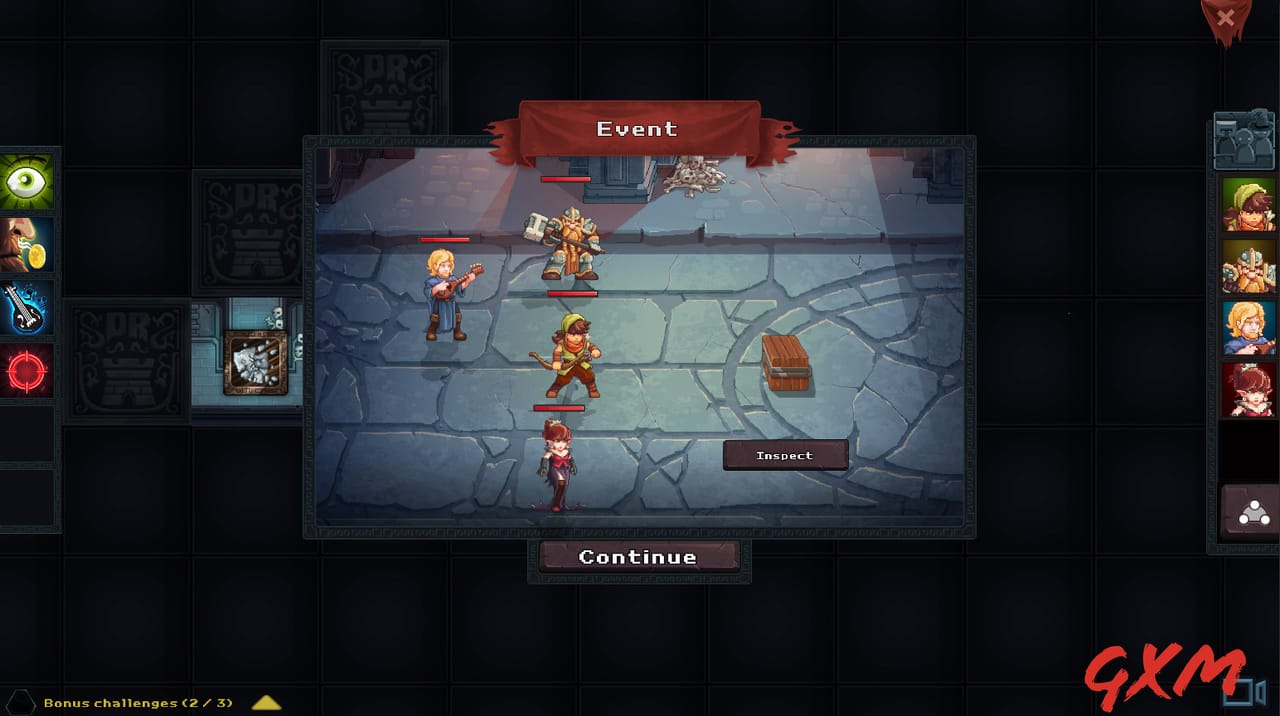Select the green eye ability icon
Screen dimensions: 1280x716
pyautogui.click(x=27, y=181)
